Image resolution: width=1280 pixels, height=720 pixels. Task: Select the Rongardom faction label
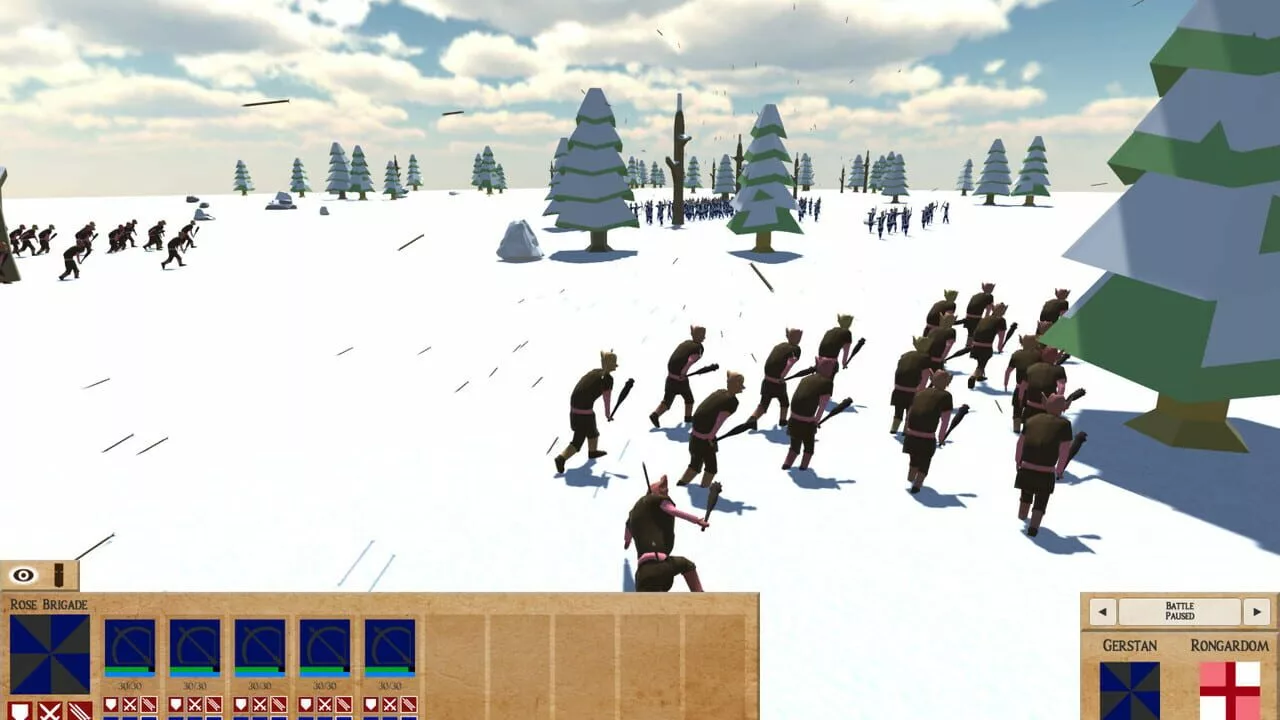coord(1230,644)
